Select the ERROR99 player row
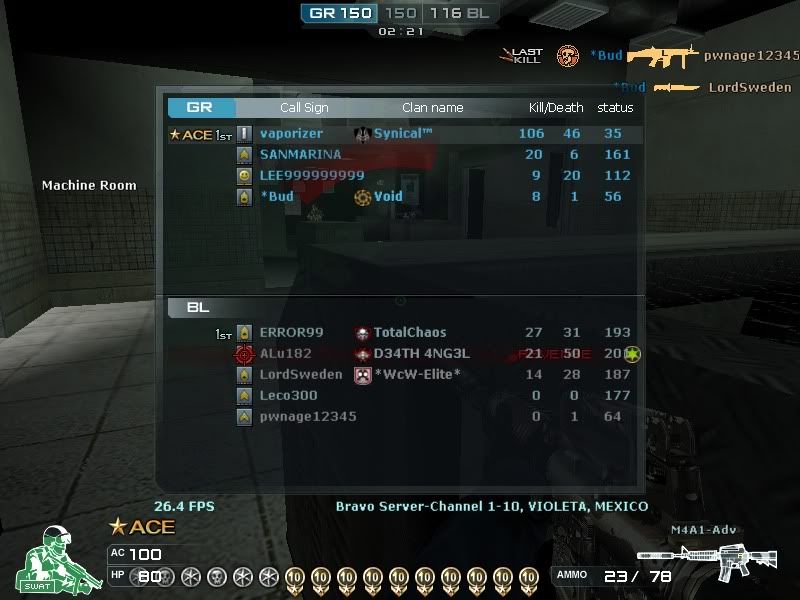Image resolution: width=800 pixels, height=600 pixels. pyautogui.click(x=400, y=333)
